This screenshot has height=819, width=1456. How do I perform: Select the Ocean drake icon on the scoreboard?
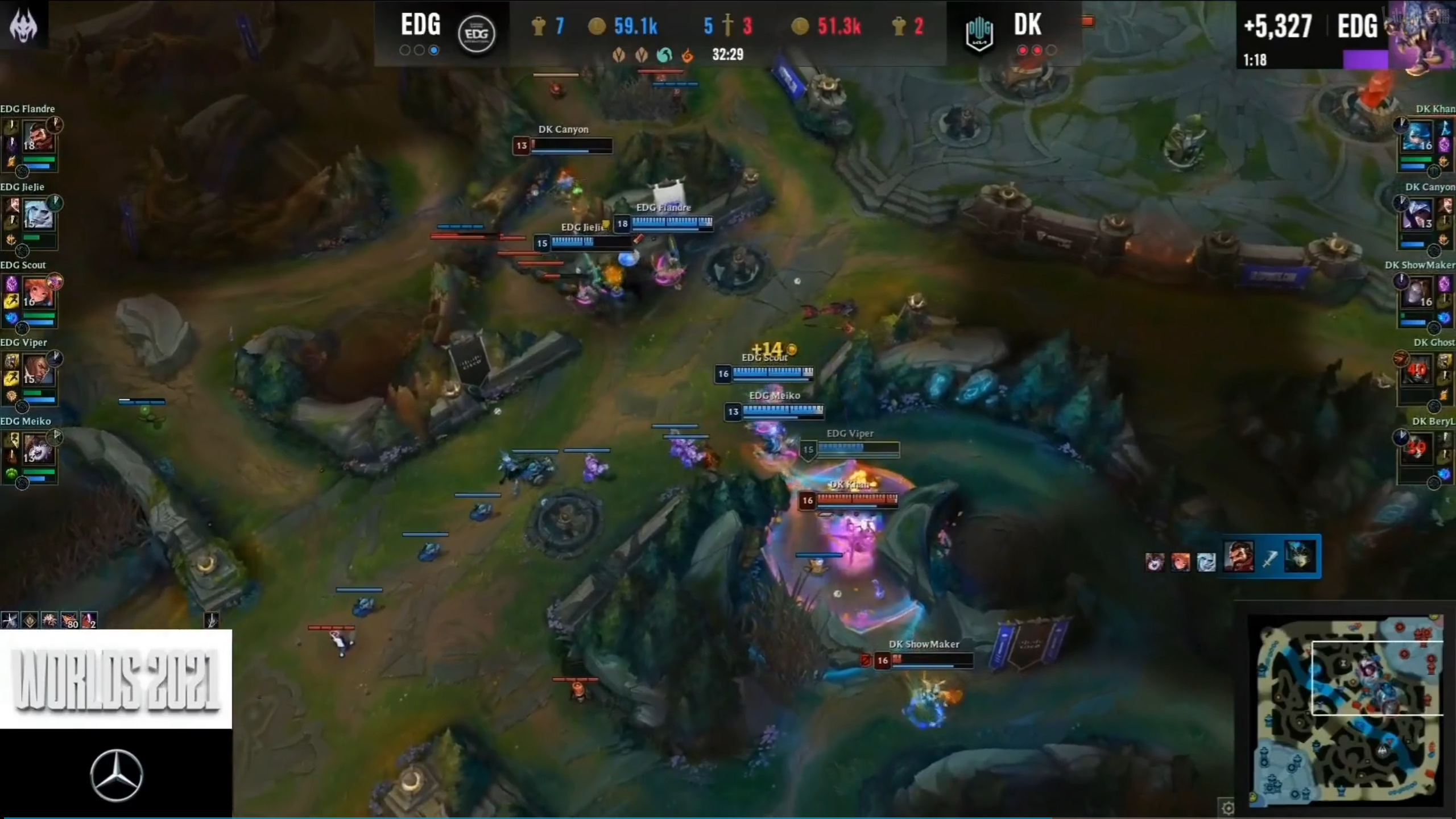point(664,55)
